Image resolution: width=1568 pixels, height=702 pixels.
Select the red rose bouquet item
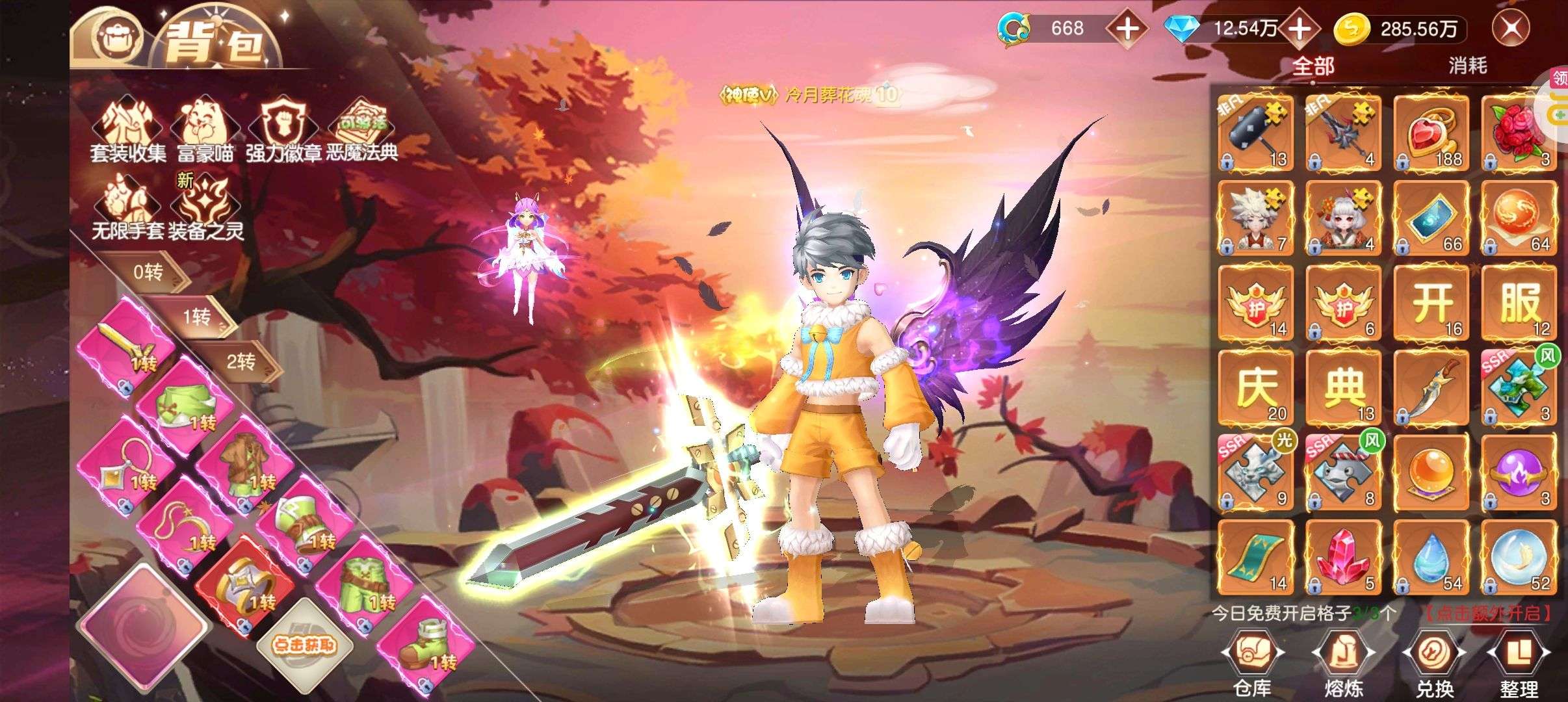tap(1519, 133)
